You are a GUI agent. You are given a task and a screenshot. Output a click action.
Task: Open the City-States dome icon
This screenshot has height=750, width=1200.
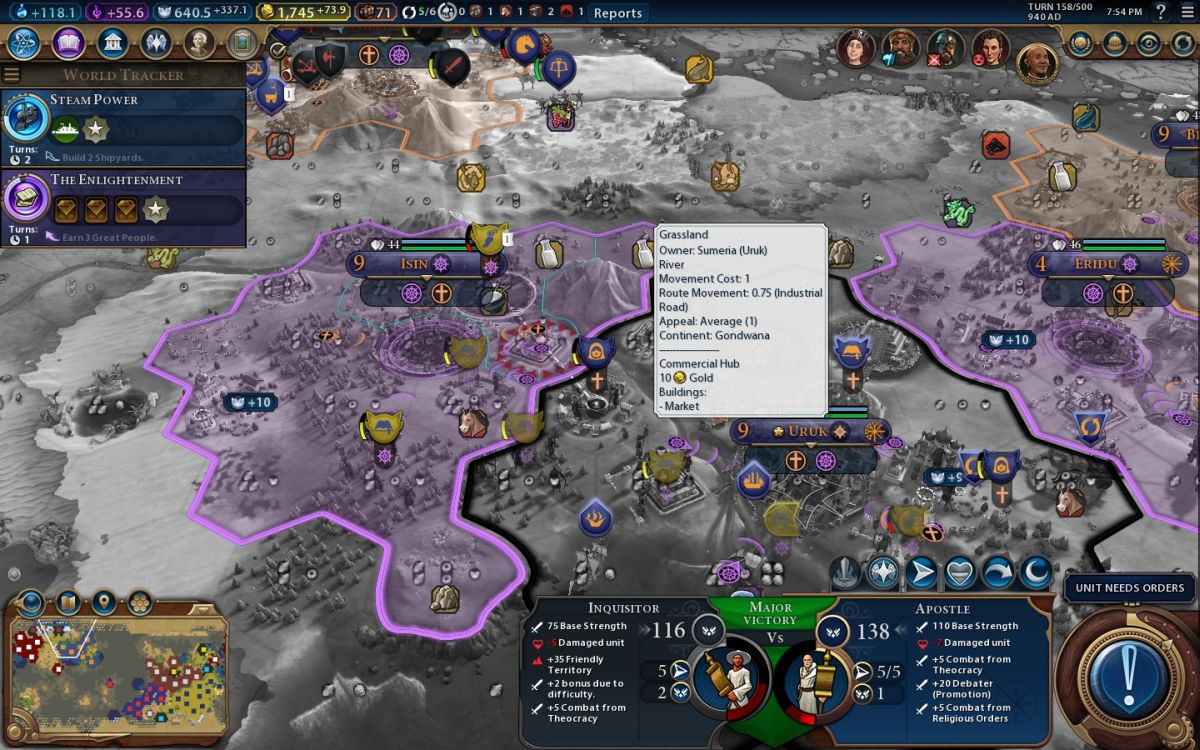click(1113, 44)
